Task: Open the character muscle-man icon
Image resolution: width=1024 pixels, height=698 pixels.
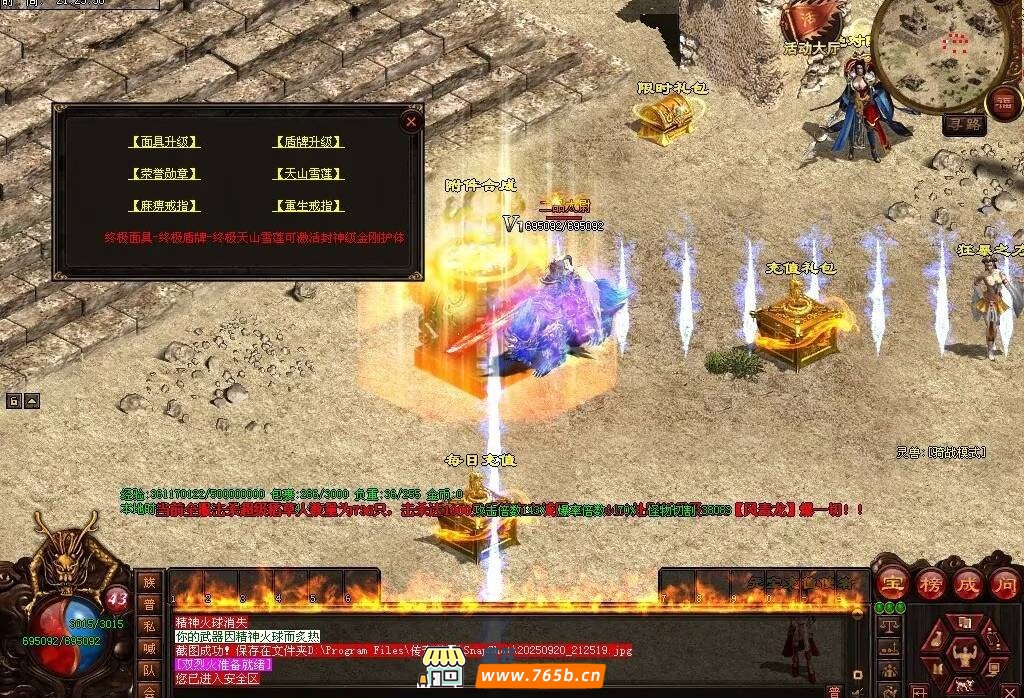Action: pyautogui.click(x=964, y=655)
